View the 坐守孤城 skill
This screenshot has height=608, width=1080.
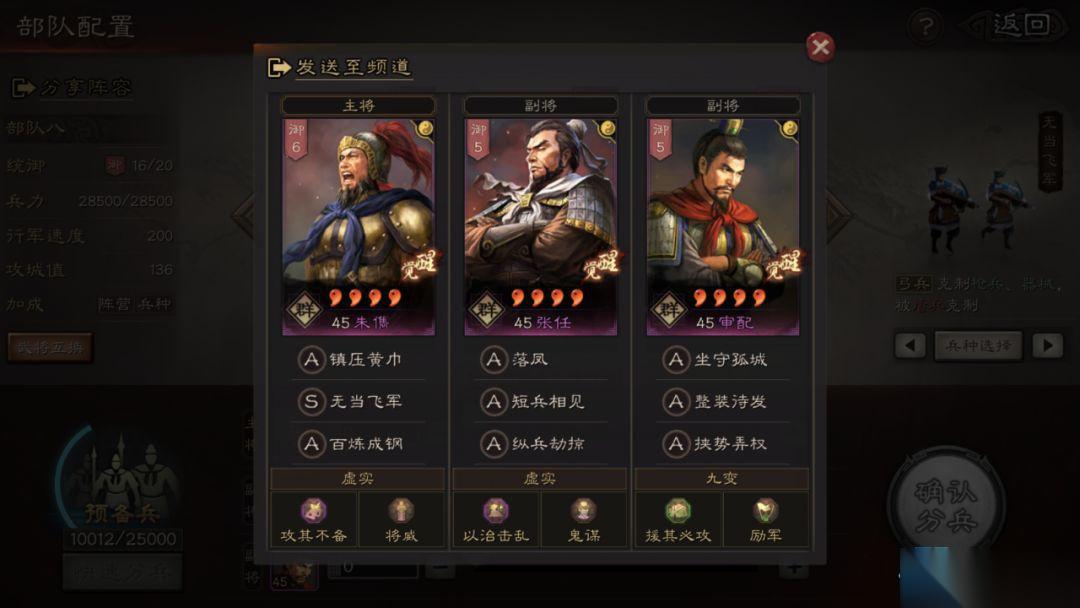tap(723, 360)
